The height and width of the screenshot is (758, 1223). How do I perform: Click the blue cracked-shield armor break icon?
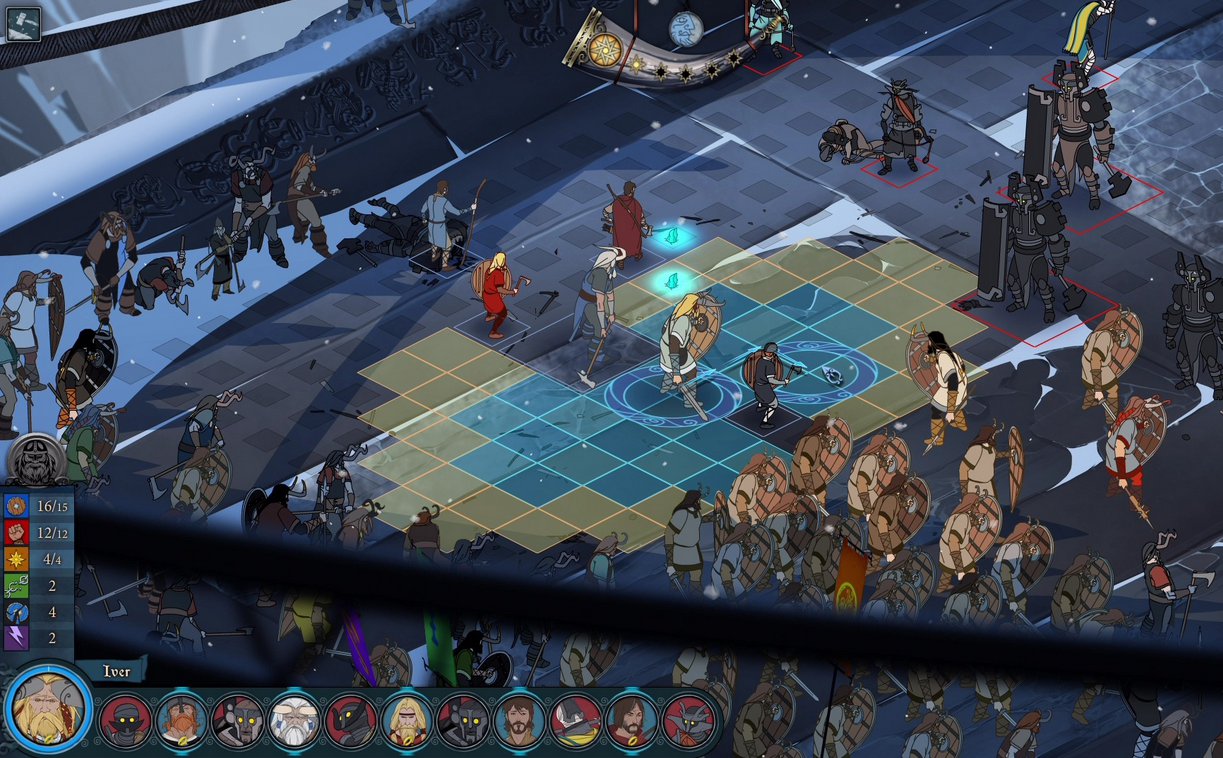[x=16, y=612]
